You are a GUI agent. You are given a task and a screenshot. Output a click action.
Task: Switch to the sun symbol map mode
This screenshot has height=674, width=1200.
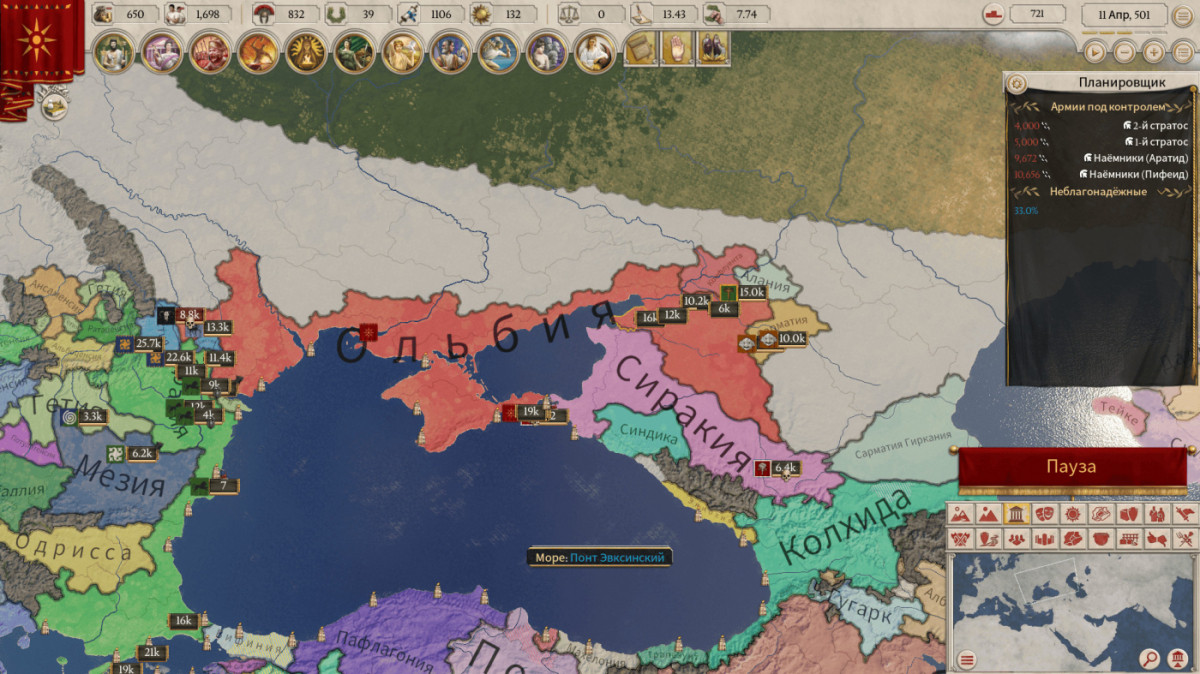coord(1072,514)
